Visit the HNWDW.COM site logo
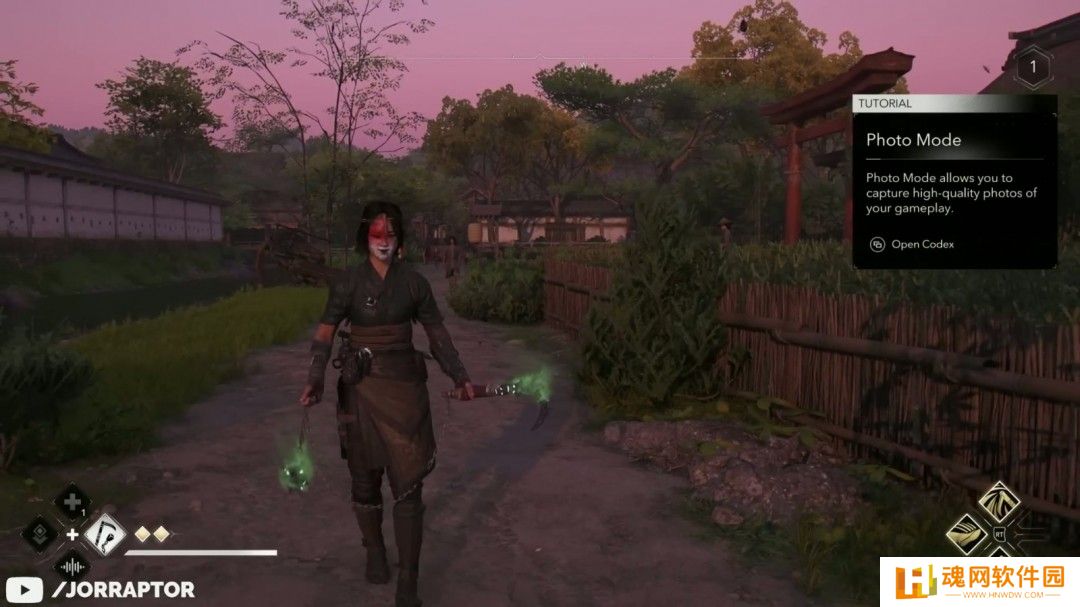This screenshot has height=607, width=1080. tap(978, 581)
